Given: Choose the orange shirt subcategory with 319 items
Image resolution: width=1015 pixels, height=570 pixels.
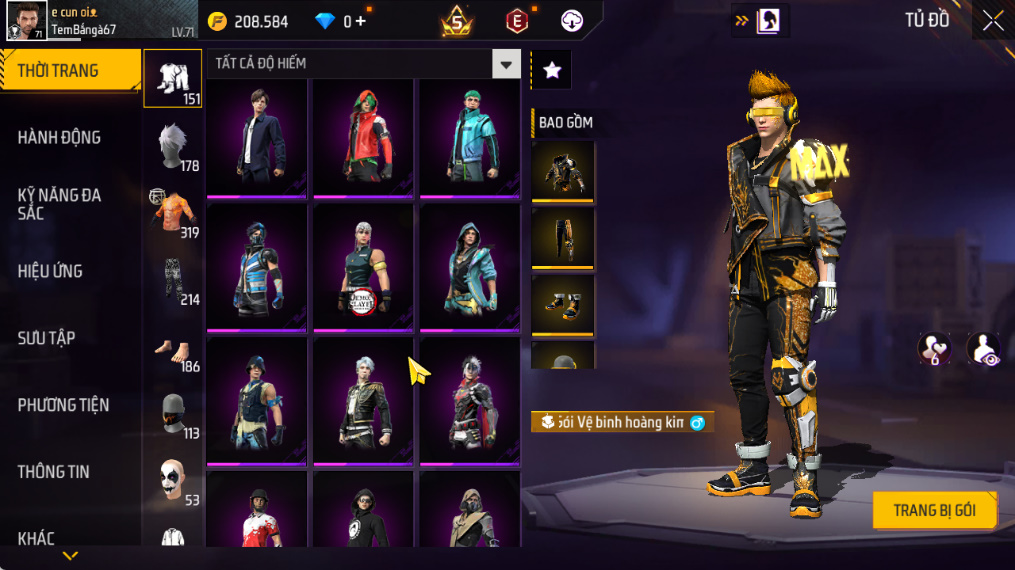Looking at the screenshot, I should [174, 212].
